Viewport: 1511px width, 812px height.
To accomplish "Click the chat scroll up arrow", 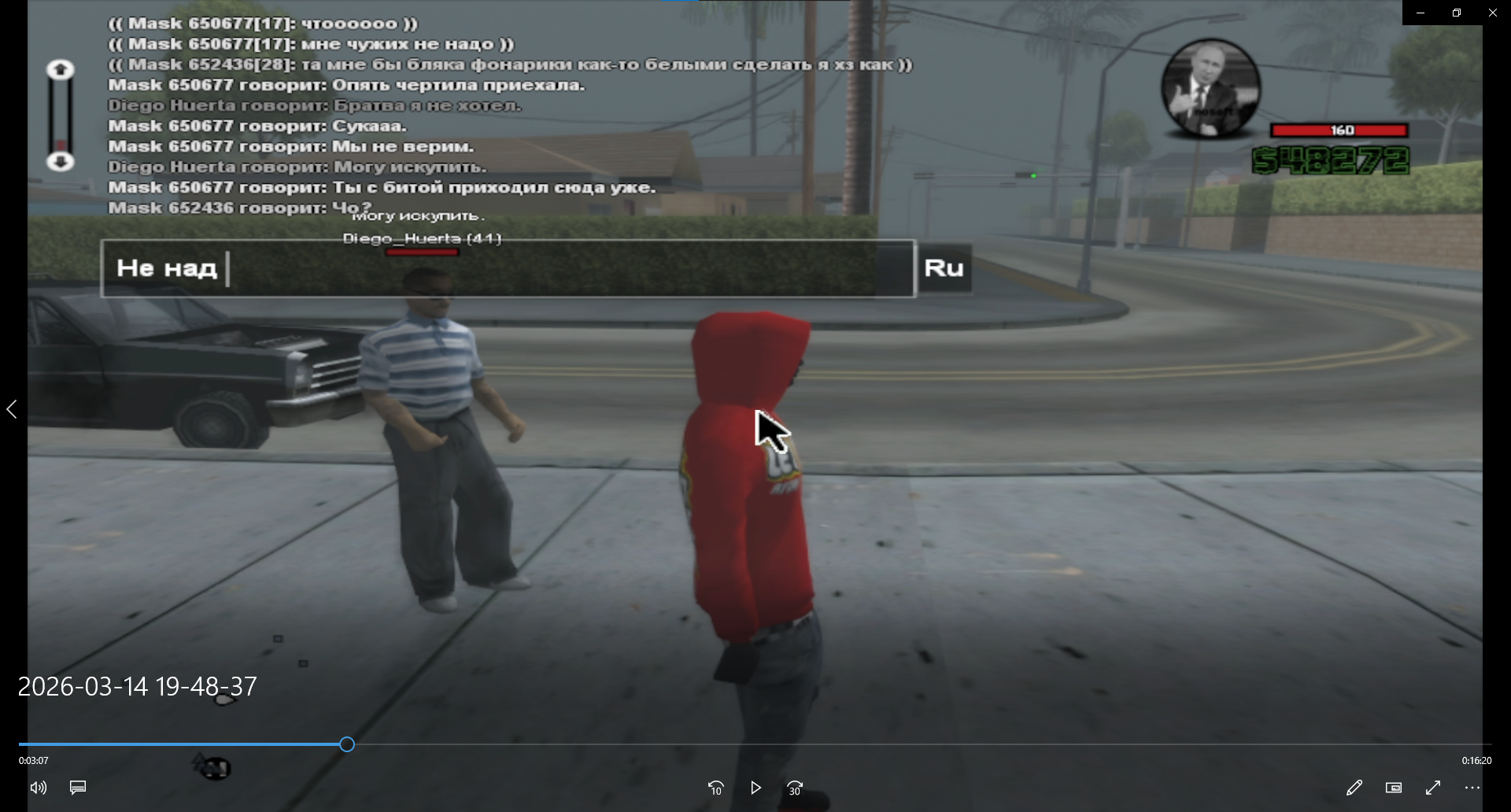I will click(61, 70).
